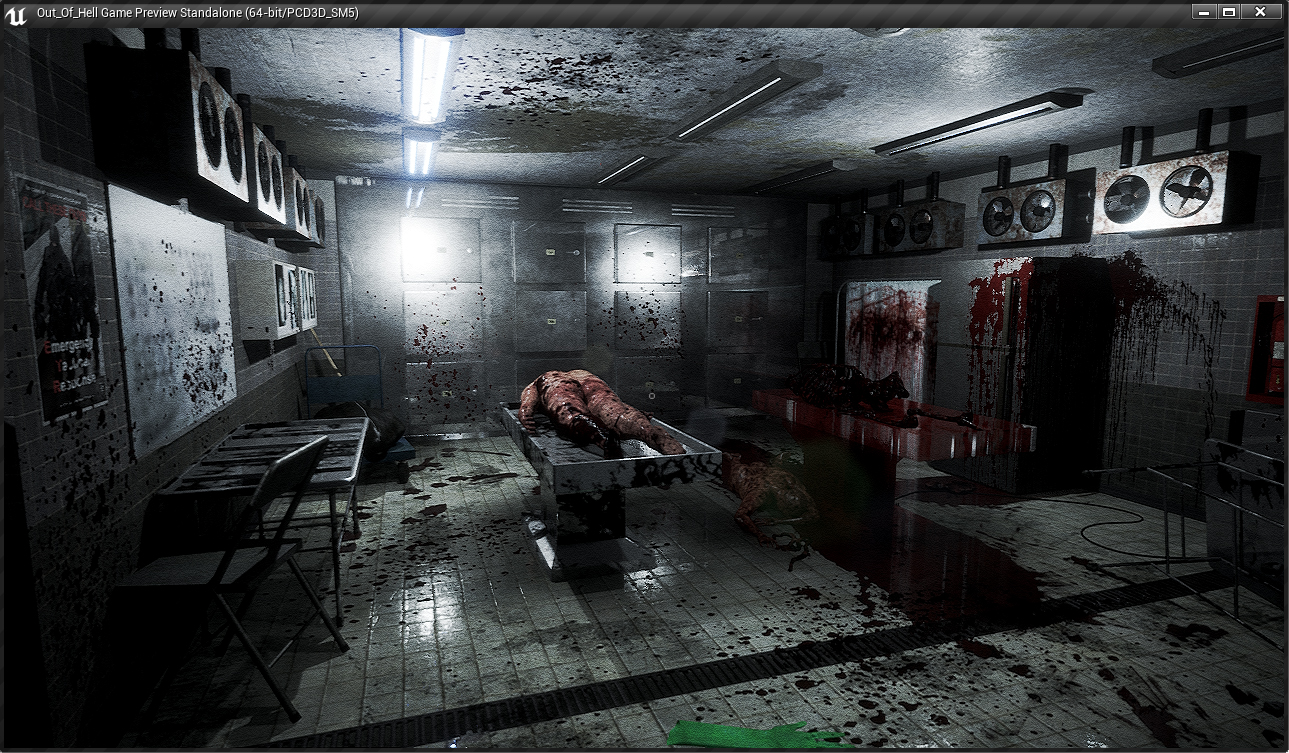Minimize the game preview window
Viewport: 1289px width, 753px height.
pyautogui.click(x=1203, y=12)
